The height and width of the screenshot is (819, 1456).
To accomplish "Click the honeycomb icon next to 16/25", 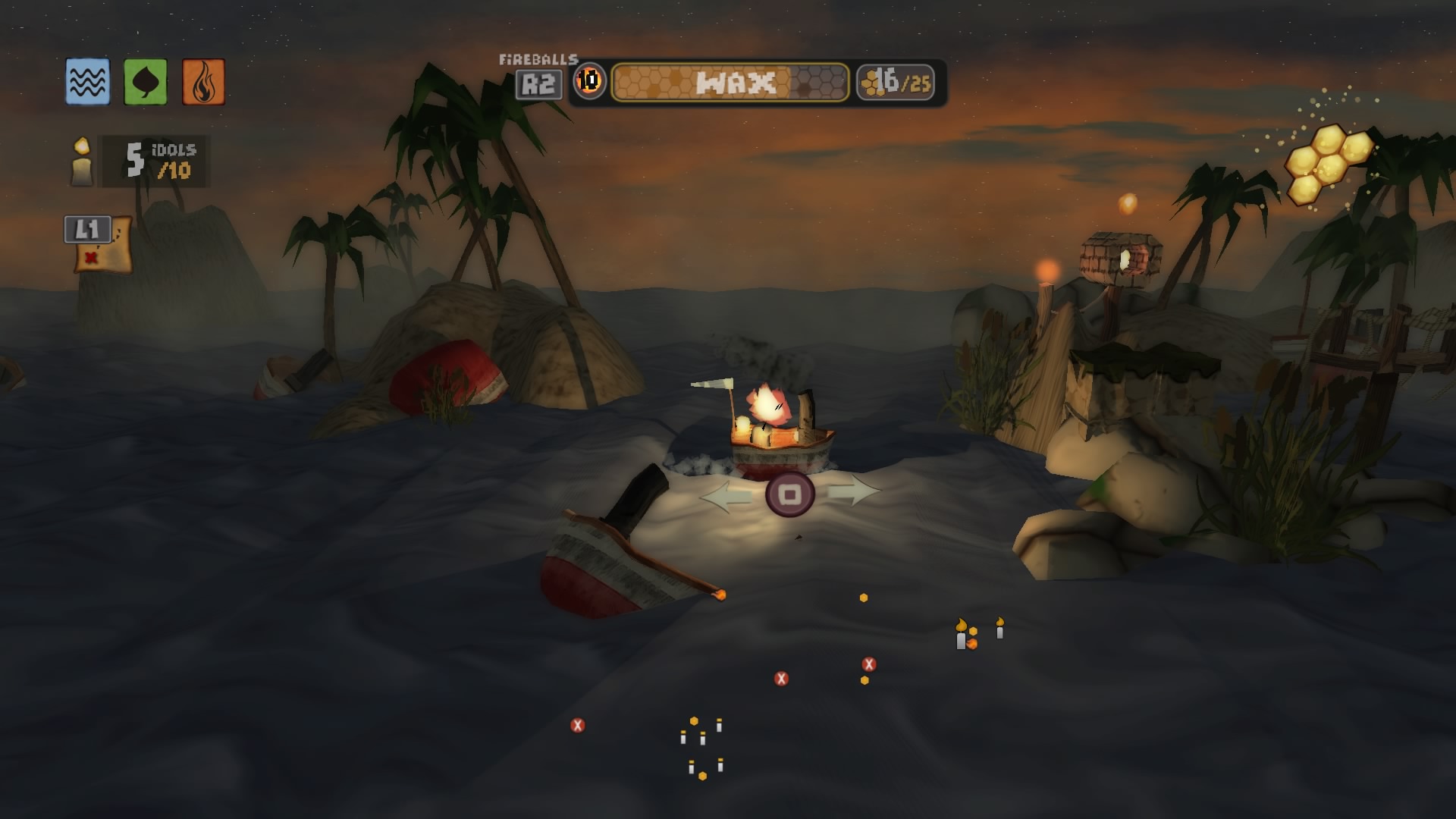I will (871, 83).
